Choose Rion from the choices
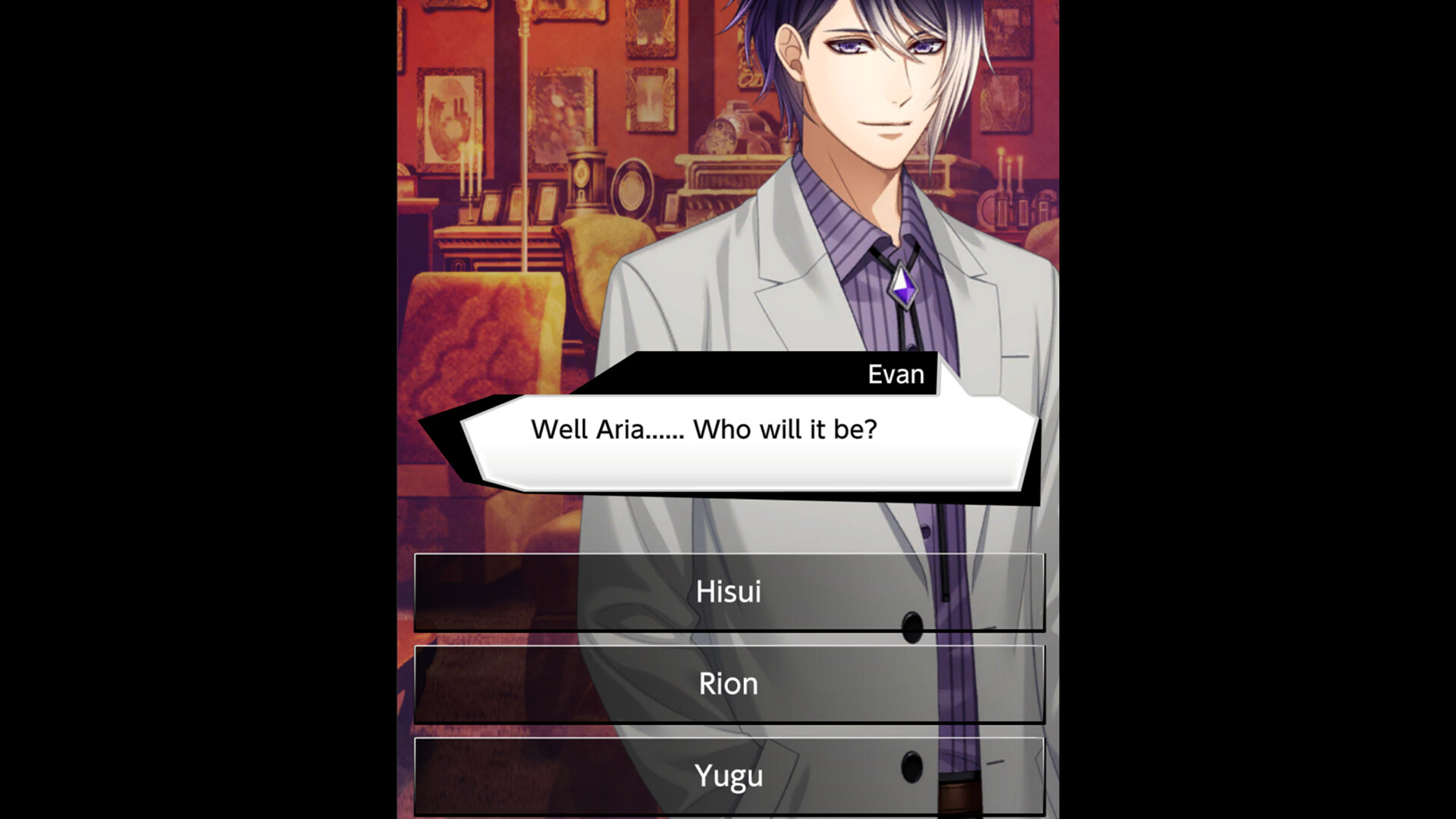Screen dimensions: 1456x819 click(x=728, y=684)
